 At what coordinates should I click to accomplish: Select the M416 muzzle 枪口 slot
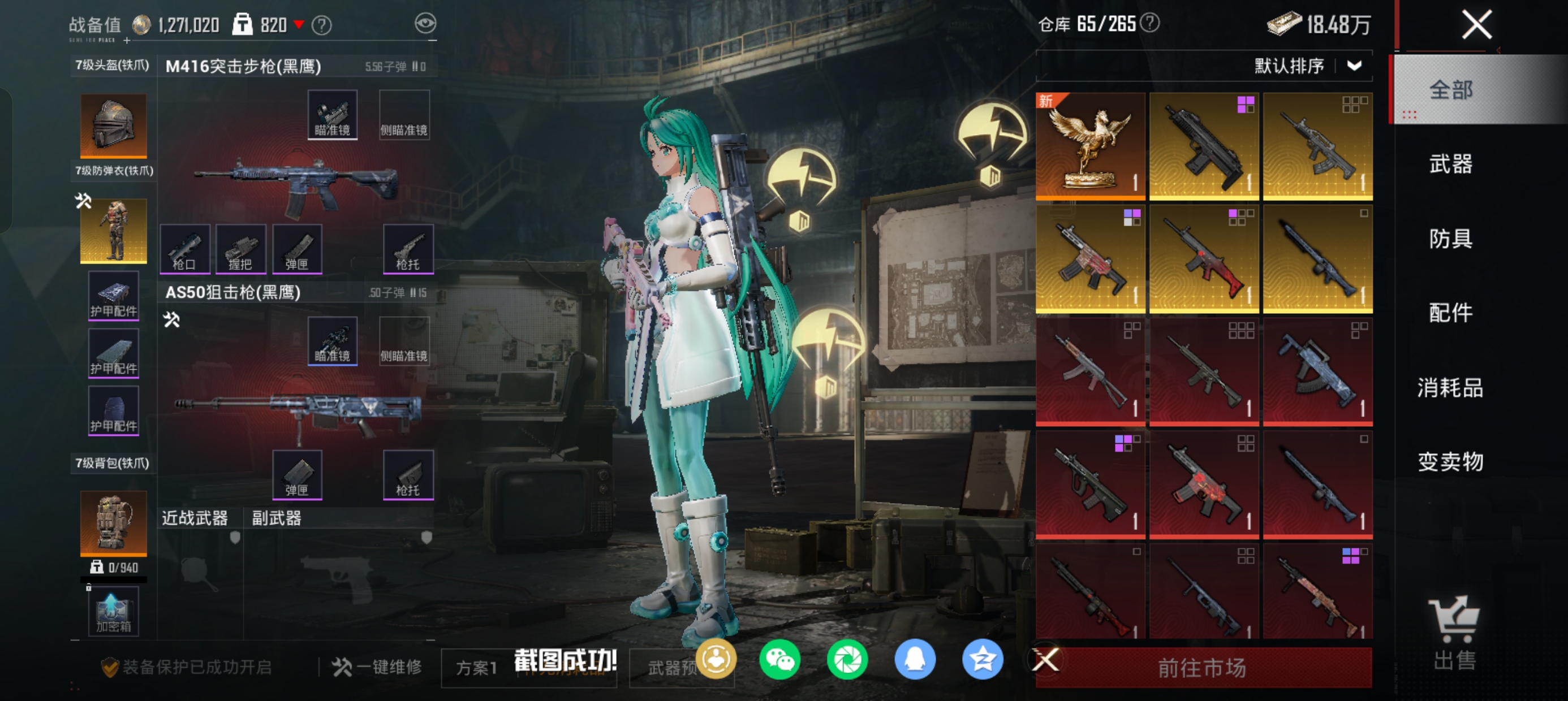coord(184,248)
